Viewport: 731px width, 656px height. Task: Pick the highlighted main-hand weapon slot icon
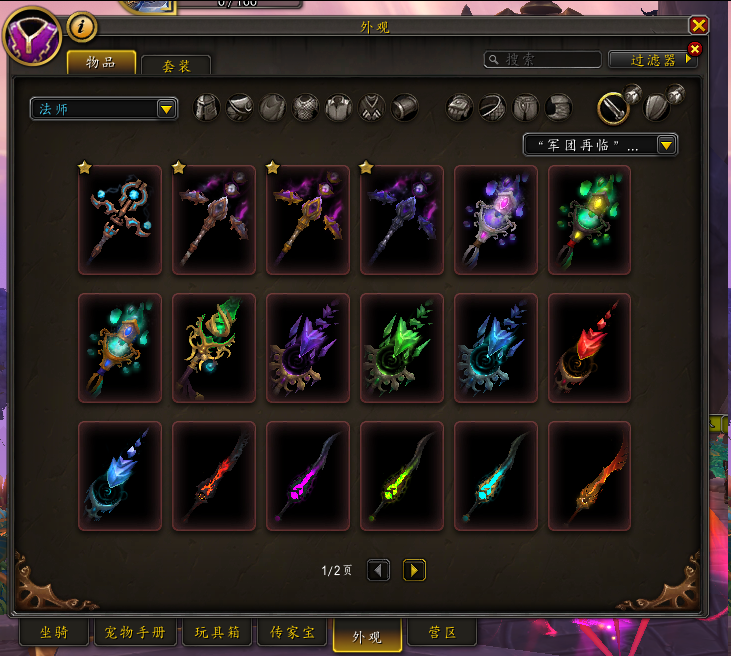[x=612, y=108]
